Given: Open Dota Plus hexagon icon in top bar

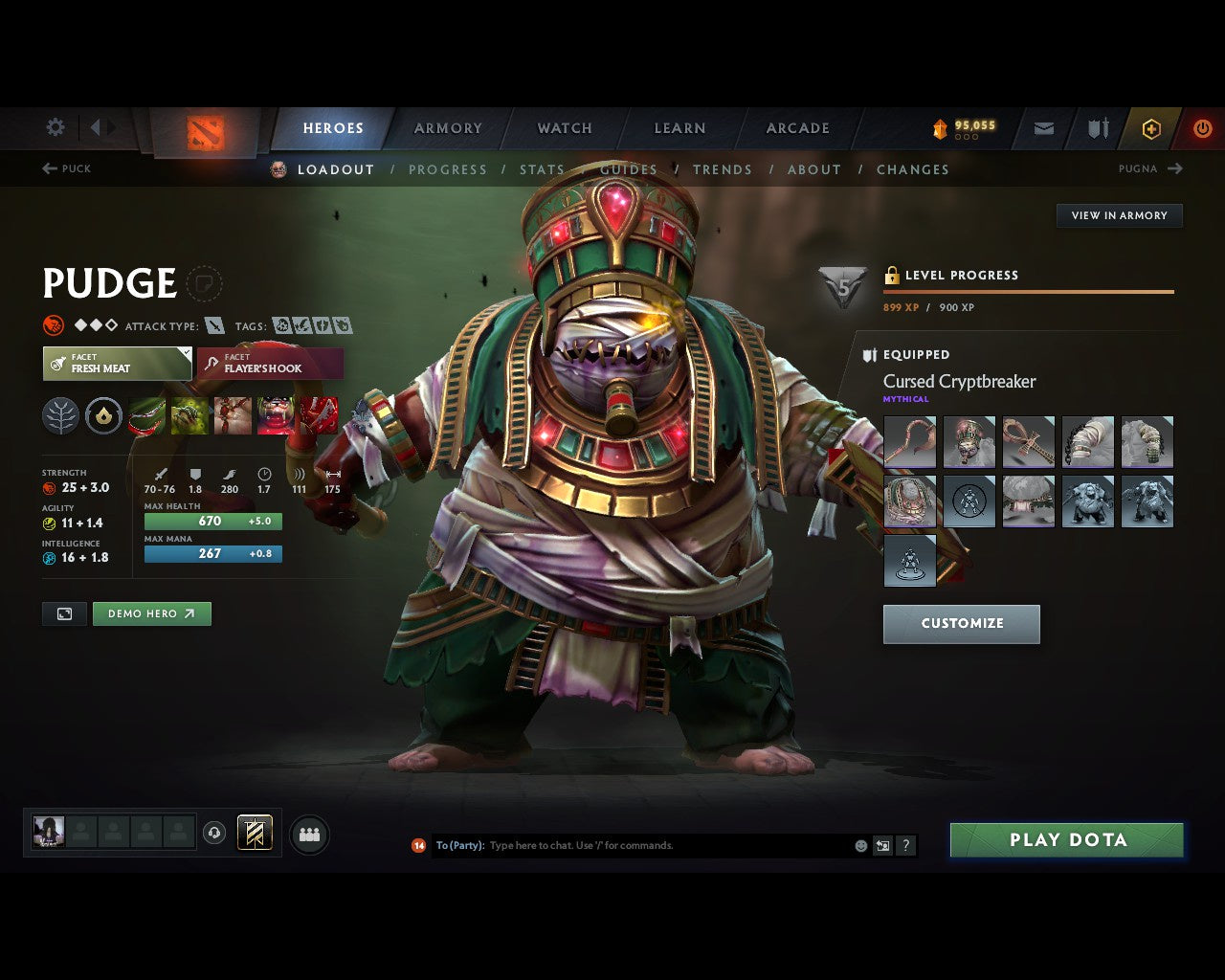Looking at the screenshot, I should click(x=1151, y=128).
